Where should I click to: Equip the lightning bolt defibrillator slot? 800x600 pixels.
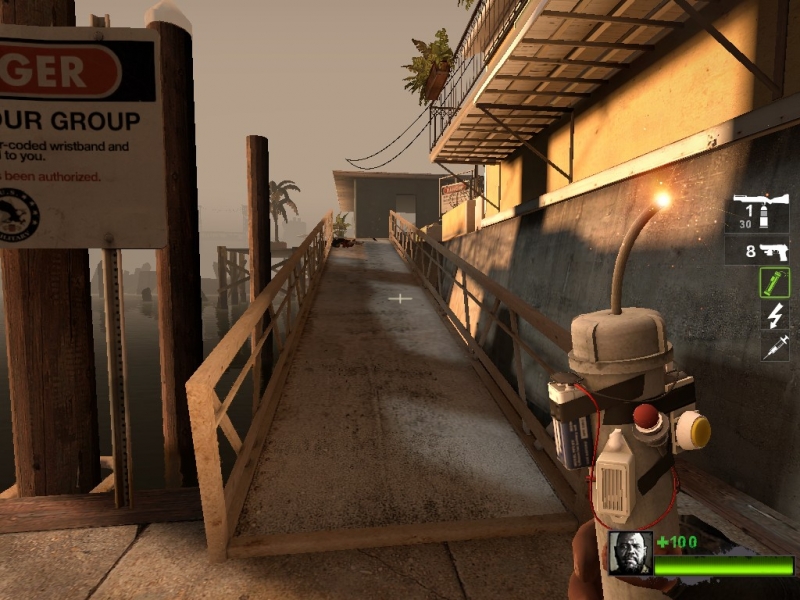(x=775, y=315)
